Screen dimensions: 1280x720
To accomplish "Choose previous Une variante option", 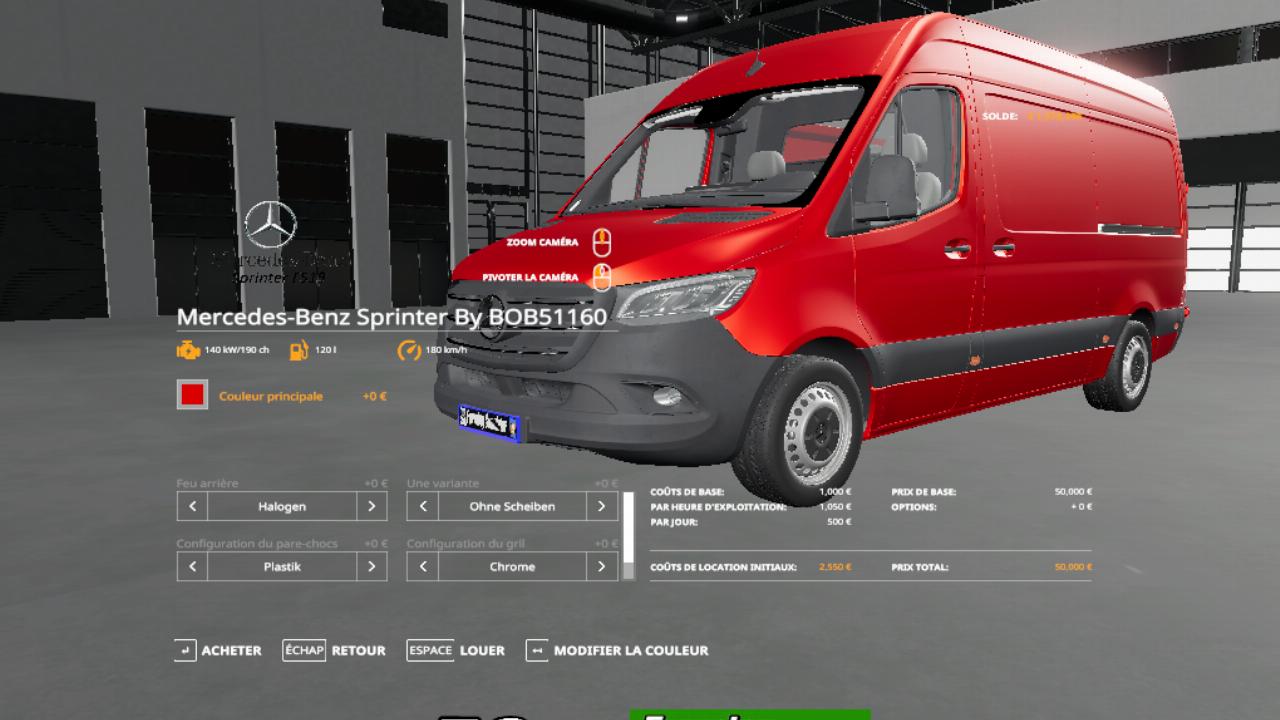I will coord(423,506).
